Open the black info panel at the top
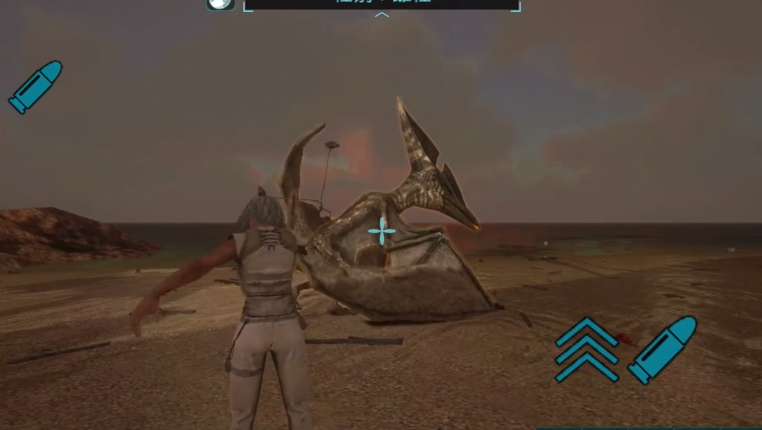Image resolution: width=762 pixels, height=430 pixels. pyautogui.click(x=381, y=4)
